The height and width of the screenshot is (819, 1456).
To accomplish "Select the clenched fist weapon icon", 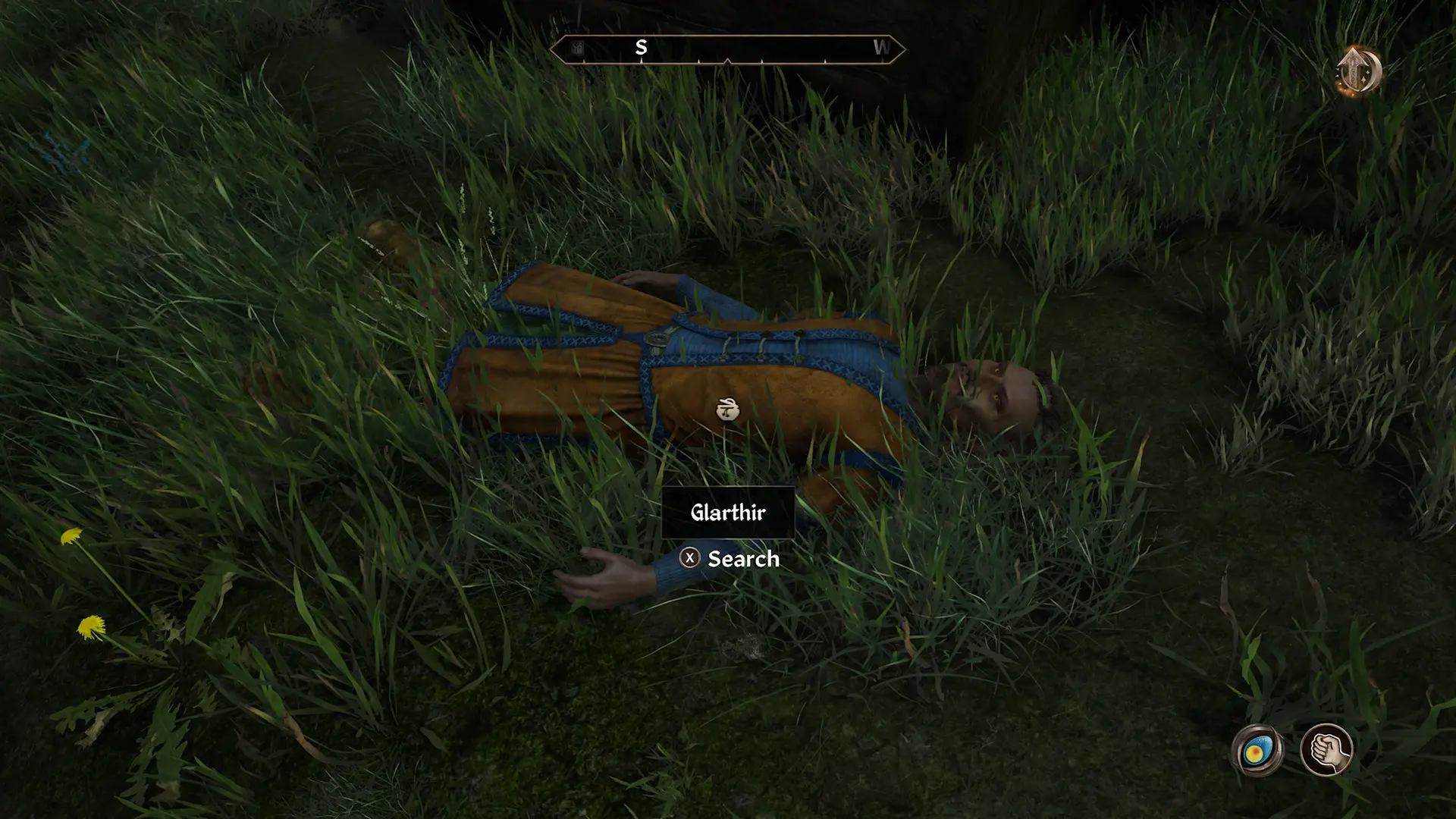I will pos(1326,750).
